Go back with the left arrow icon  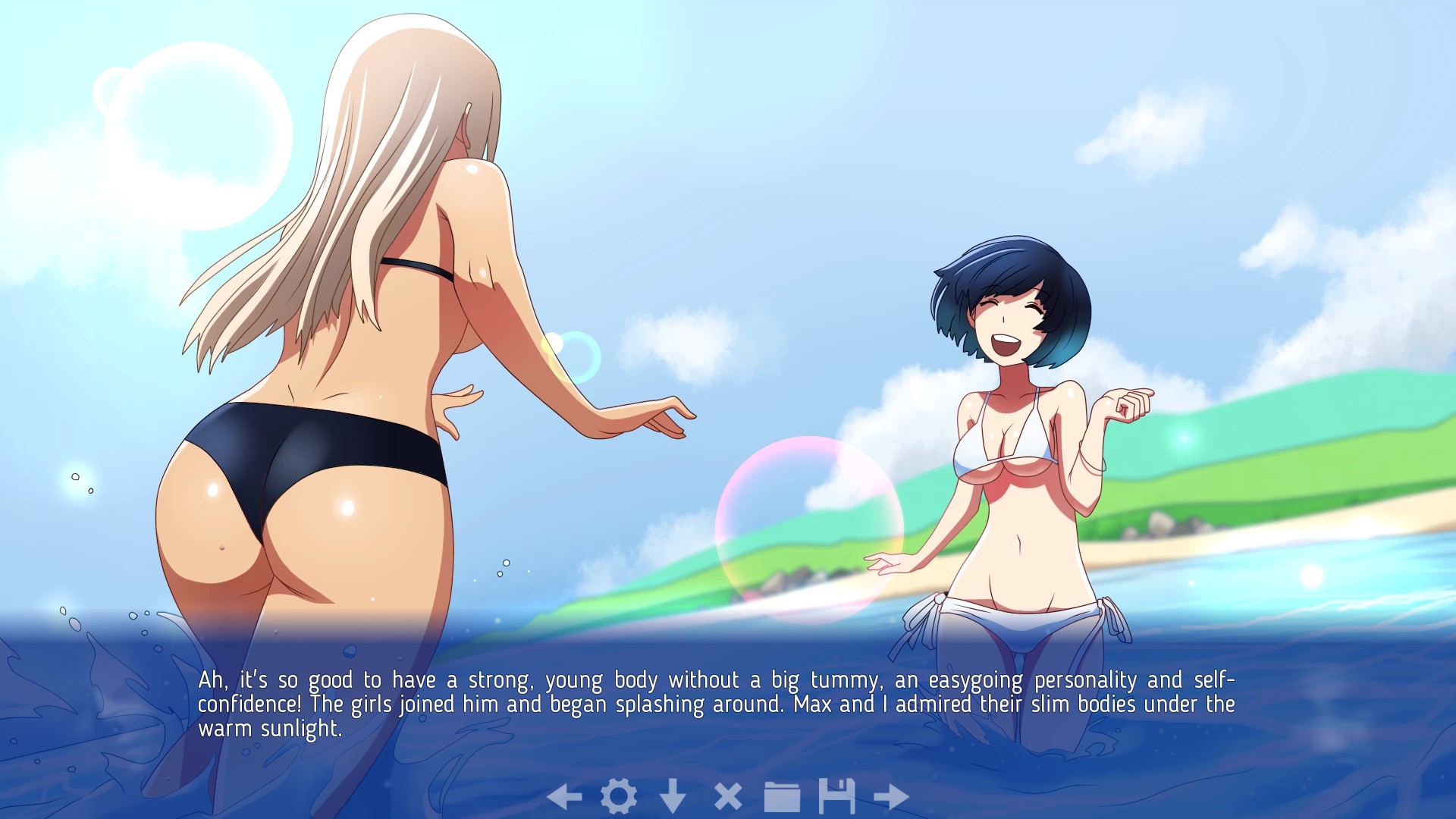click(x=564, y=796)
